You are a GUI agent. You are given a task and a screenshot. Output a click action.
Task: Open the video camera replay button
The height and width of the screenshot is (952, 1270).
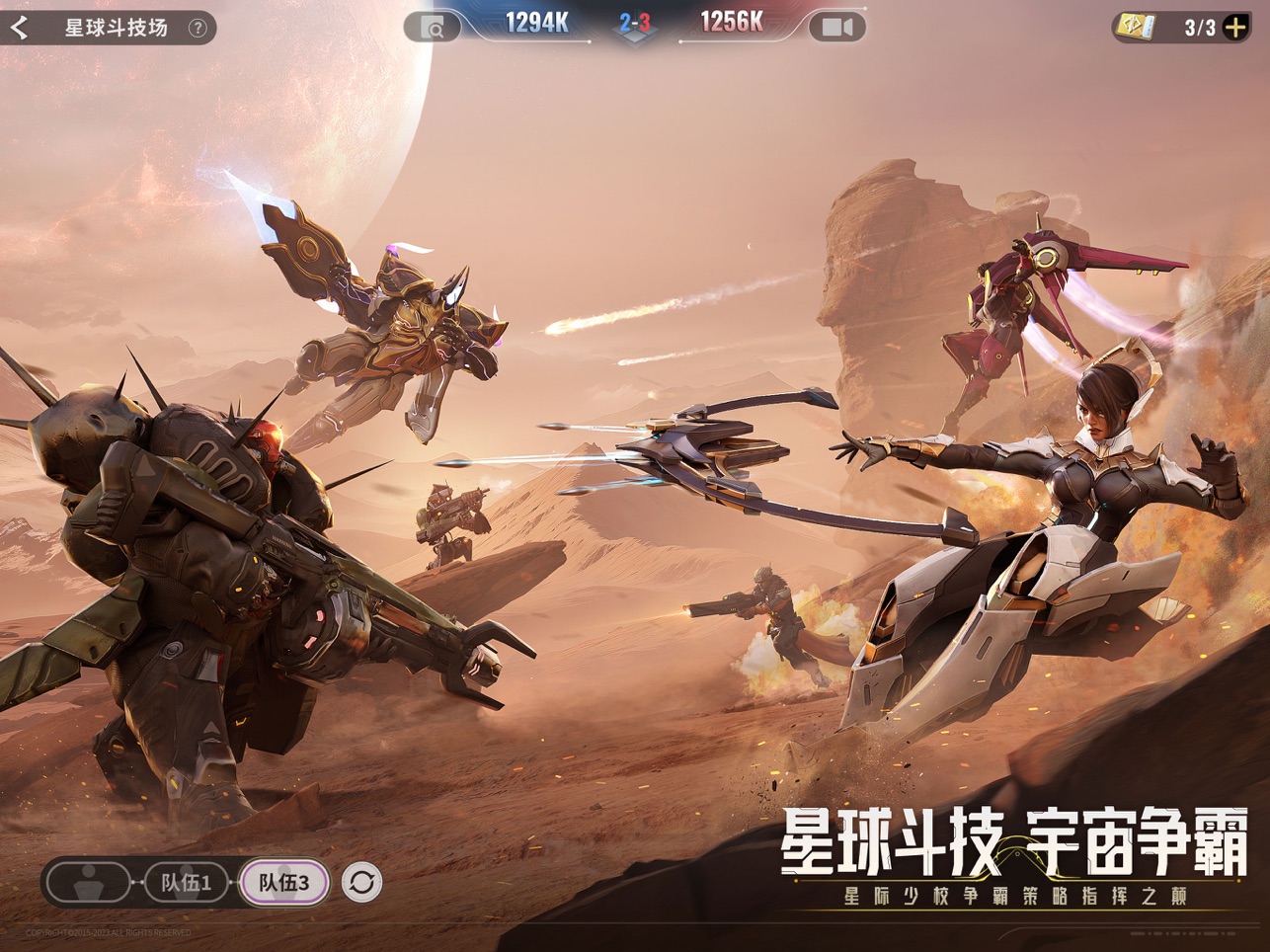[x=836, y=28]
